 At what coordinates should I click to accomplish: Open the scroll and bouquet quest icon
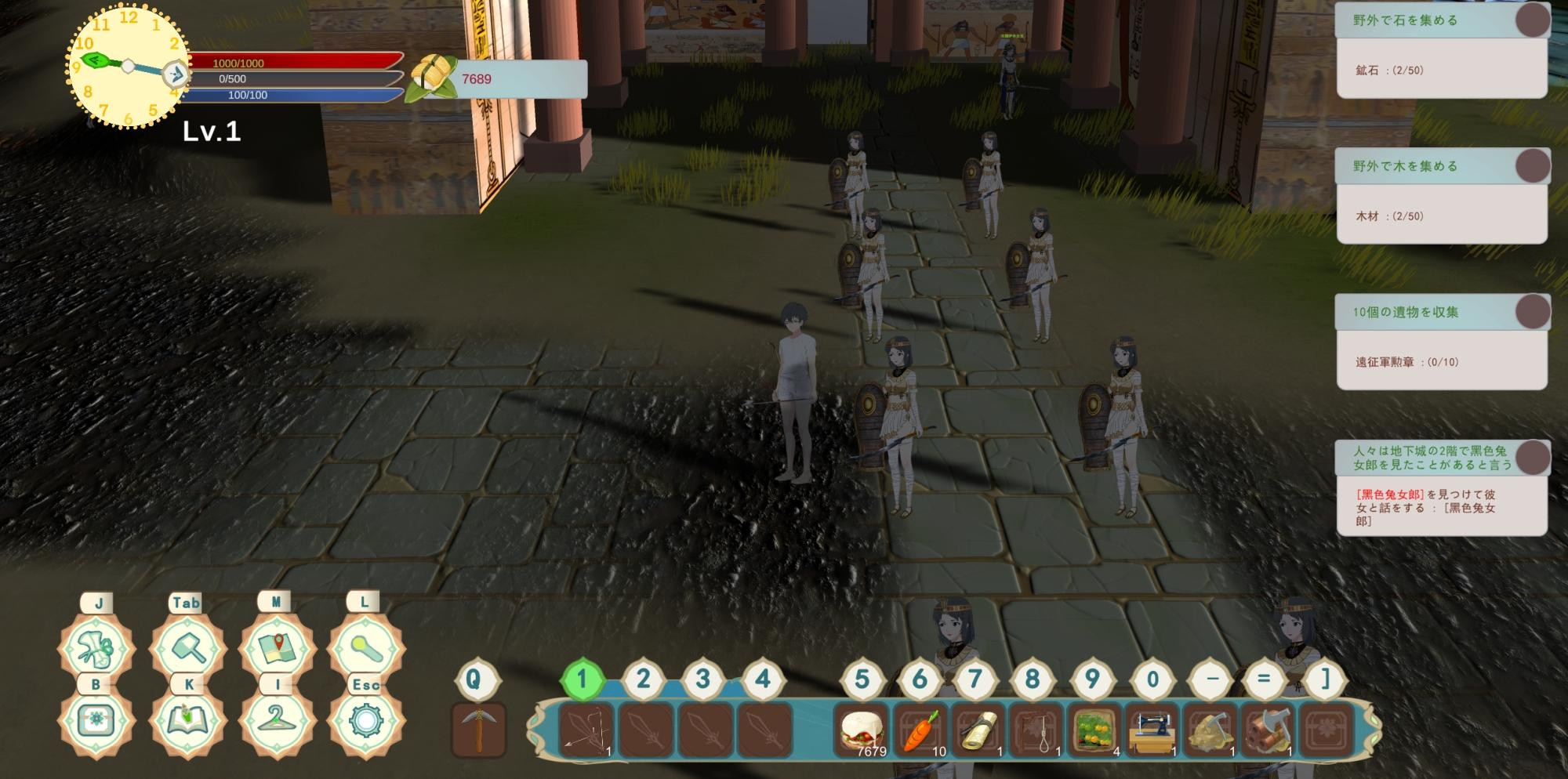coord(96,649)
